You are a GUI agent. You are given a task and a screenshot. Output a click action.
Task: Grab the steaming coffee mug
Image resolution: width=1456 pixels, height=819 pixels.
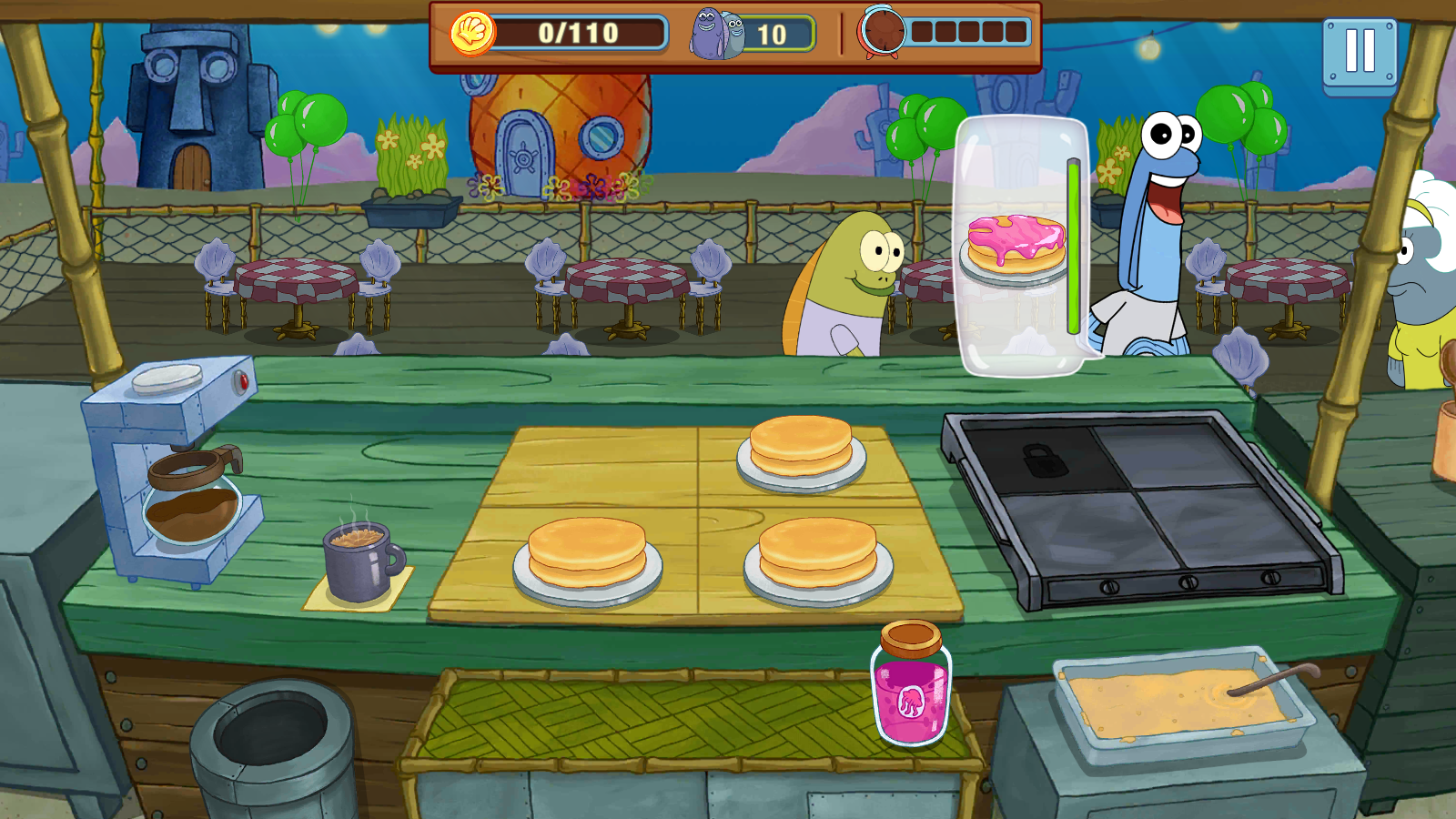click(359, 562)
